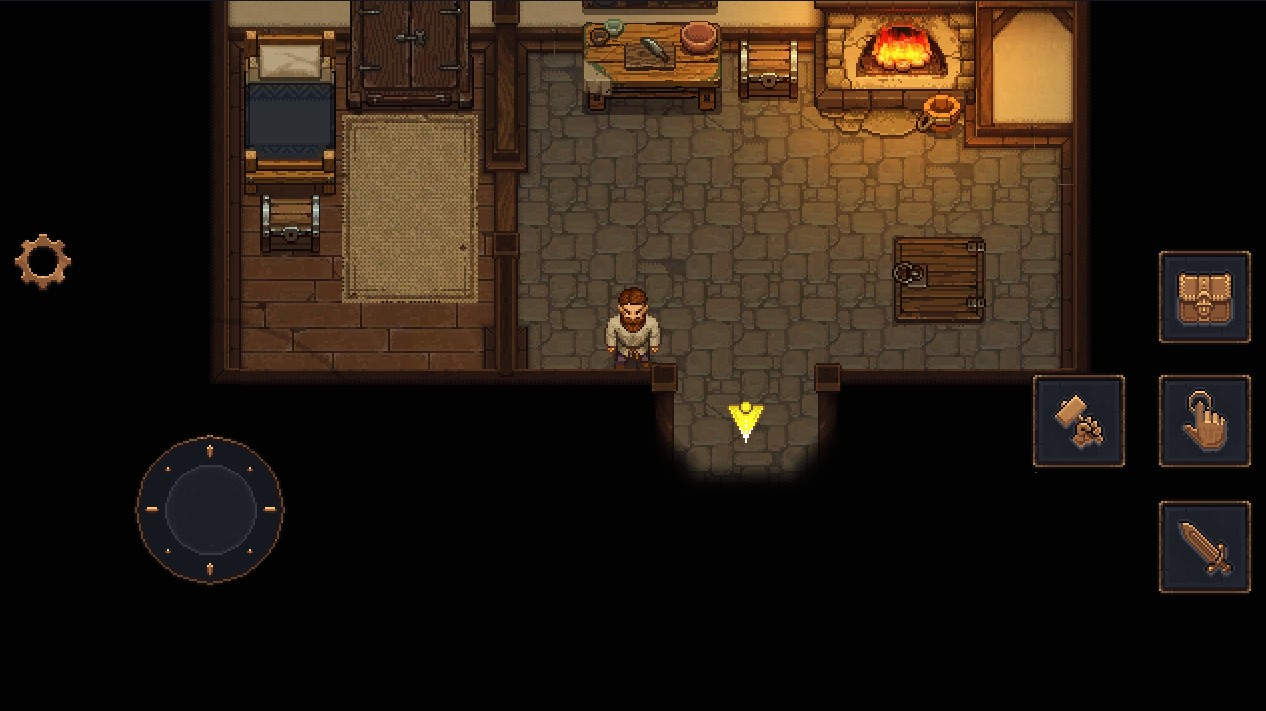Tap the virtual joystick pad
Screen dimensions: 1266x711
coord(210,508)
